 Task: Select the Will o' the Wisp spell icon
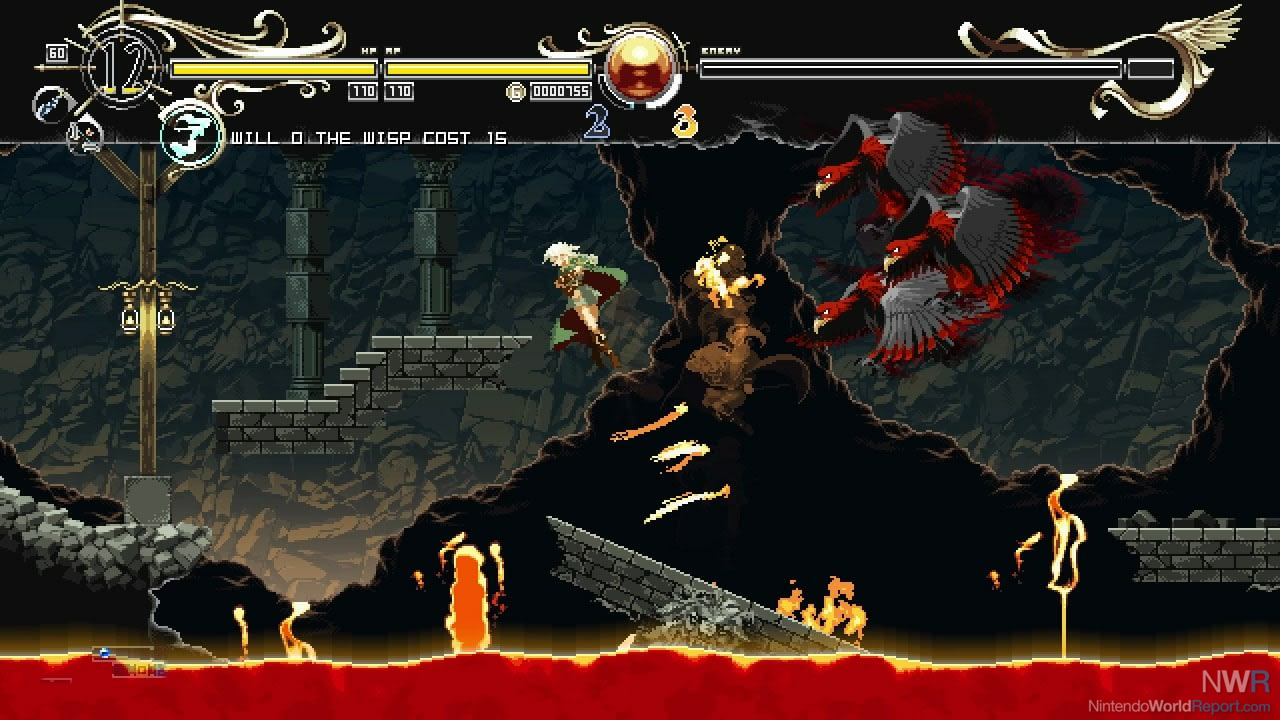pos(190,133)
